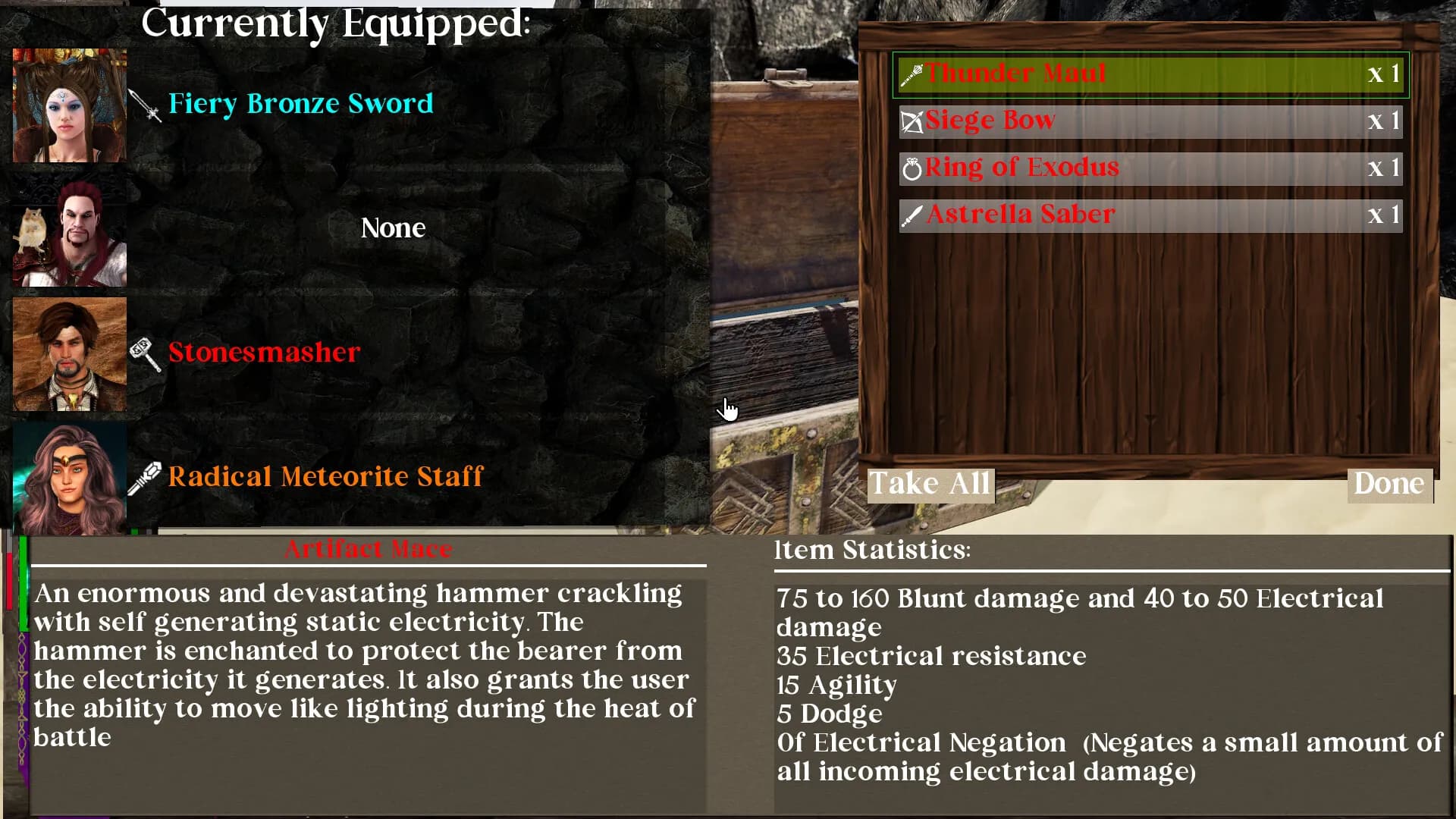Select the Thunder Maul loot row
The height and width of the screenshot is (819, 1456).
coord(1150,74)
